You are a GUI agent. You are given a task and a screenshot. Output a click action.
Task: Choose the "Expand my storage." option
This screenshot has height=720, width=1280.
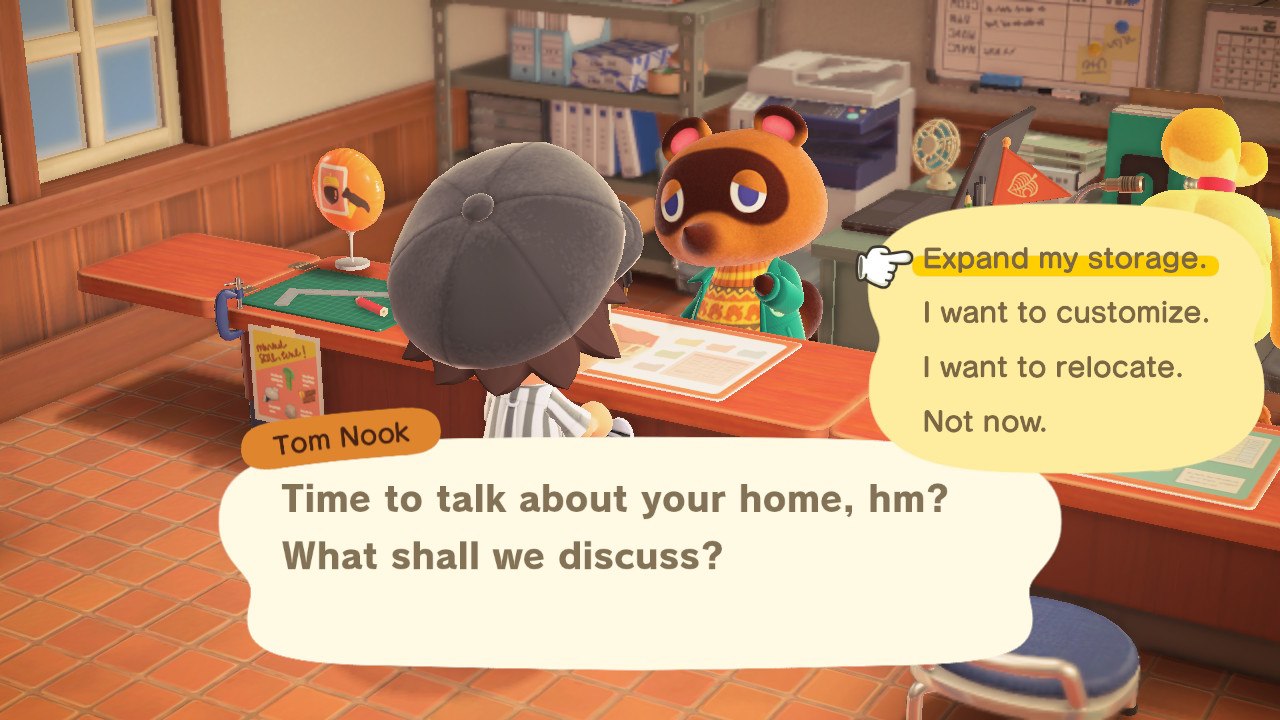pos(1064,259)
